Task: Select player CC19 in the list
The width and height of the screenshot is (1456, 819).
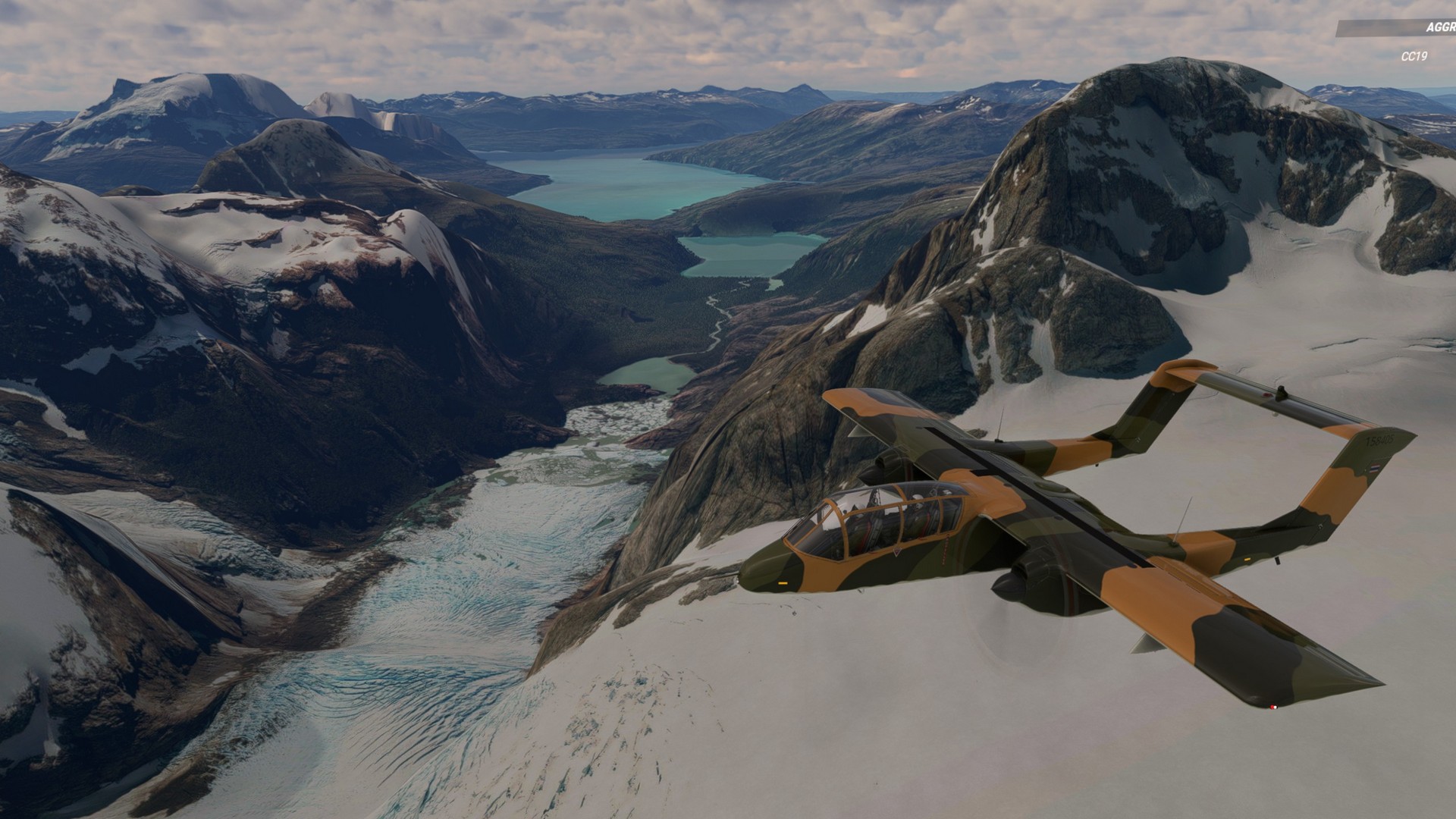Action: (x=1414, y=56)
